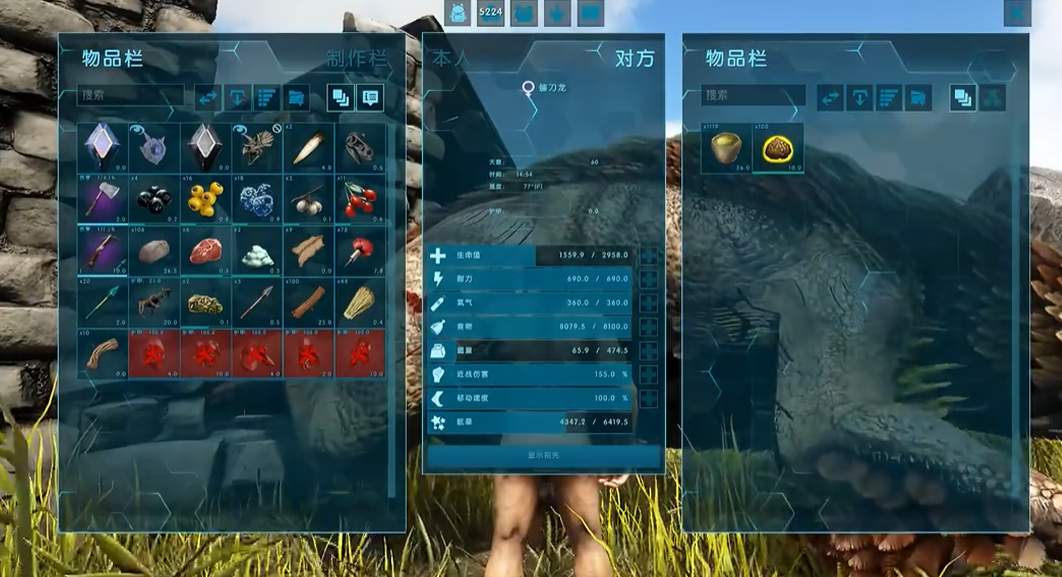1062x577 pixels.
Task: Select the red berries slot
Action: (x=359, y=198)
